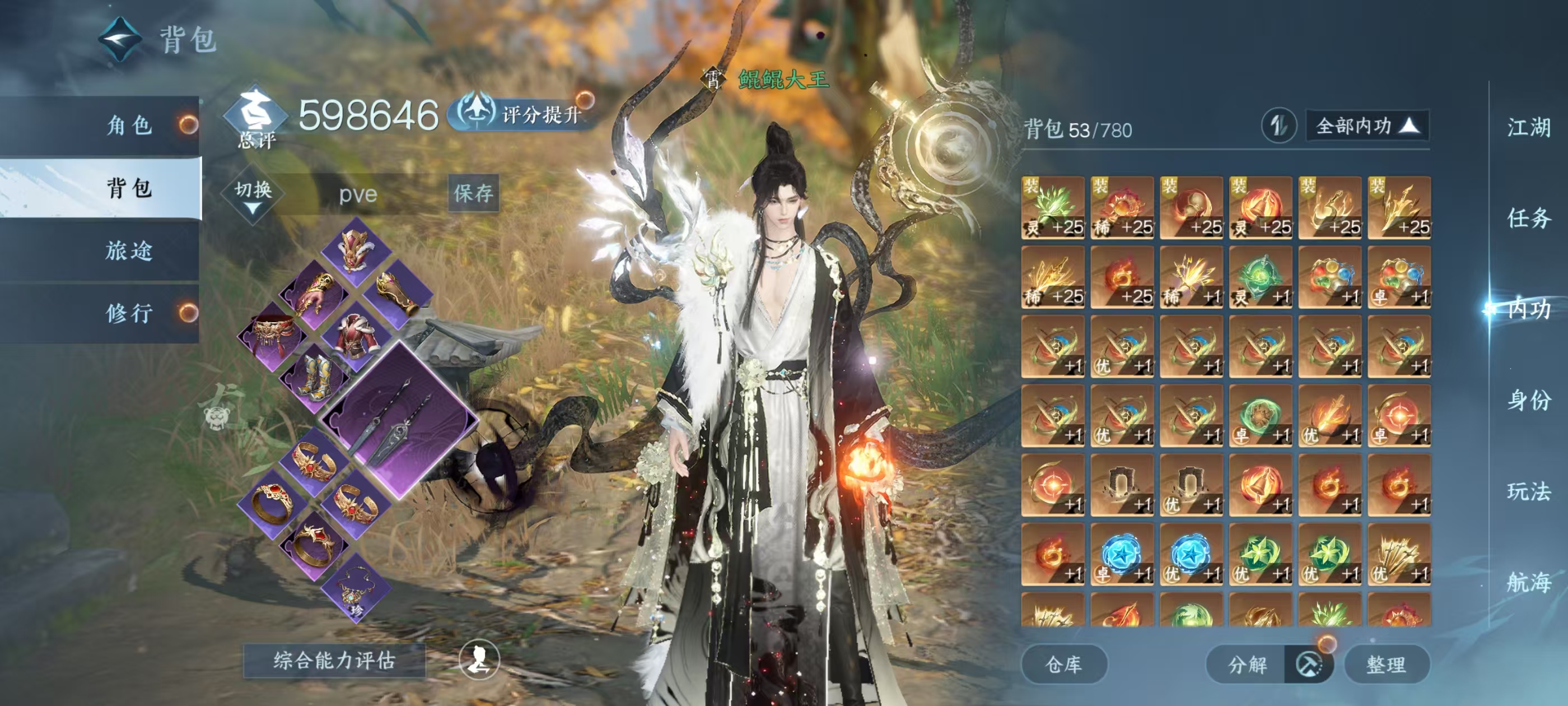This screenshot has height=706, width=1568.
Task: Switch to the 任务 category
Action: coord(1528,218)
